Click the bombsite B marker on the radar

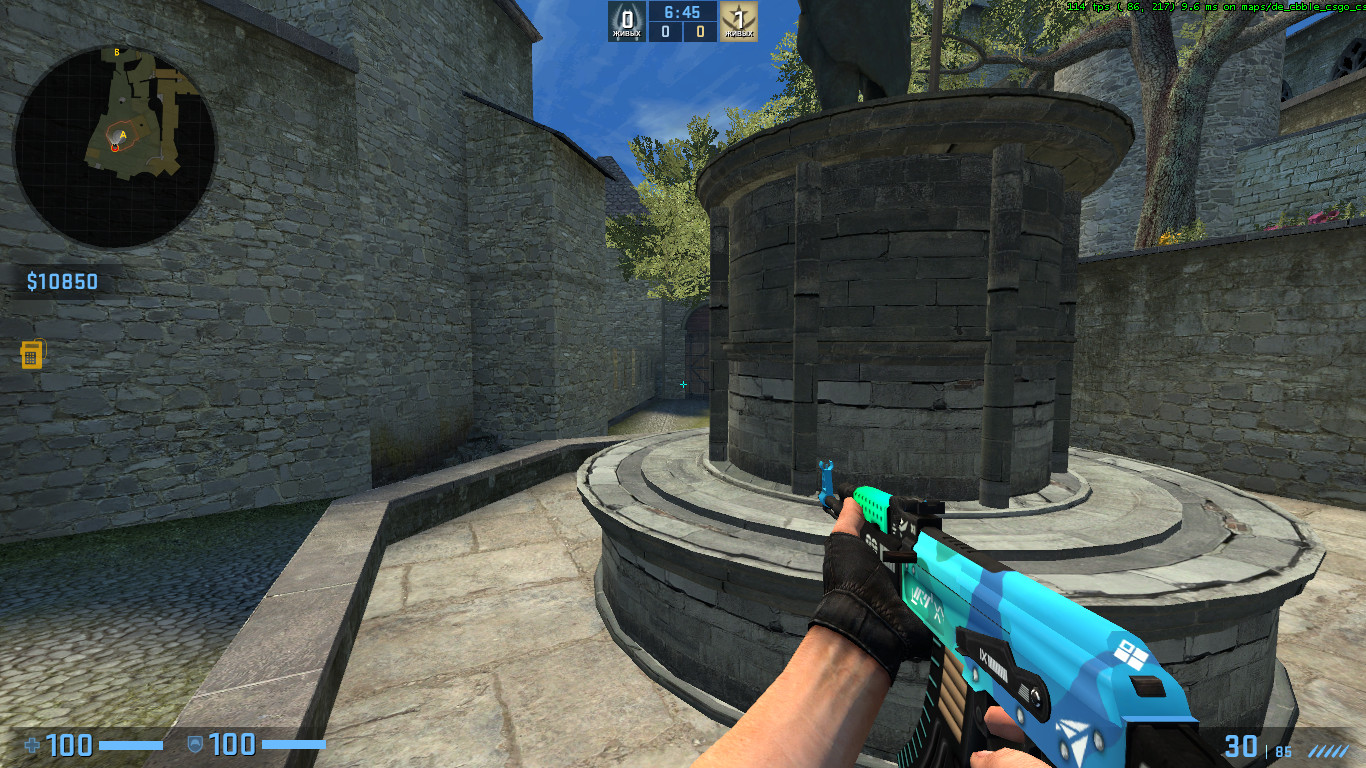[117, 51]
